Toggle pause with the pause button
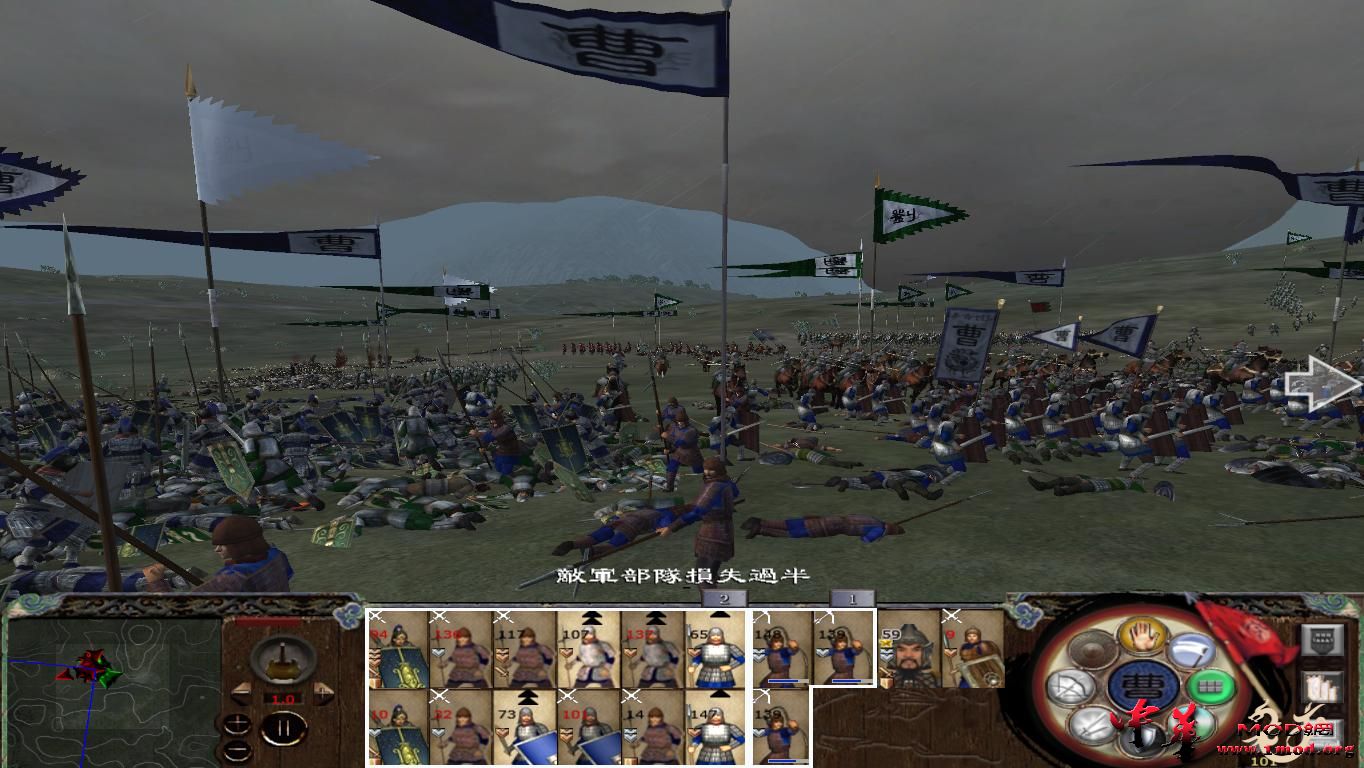Image resolution: width=1364 pixels, height=768 pixels. [285, 727]
